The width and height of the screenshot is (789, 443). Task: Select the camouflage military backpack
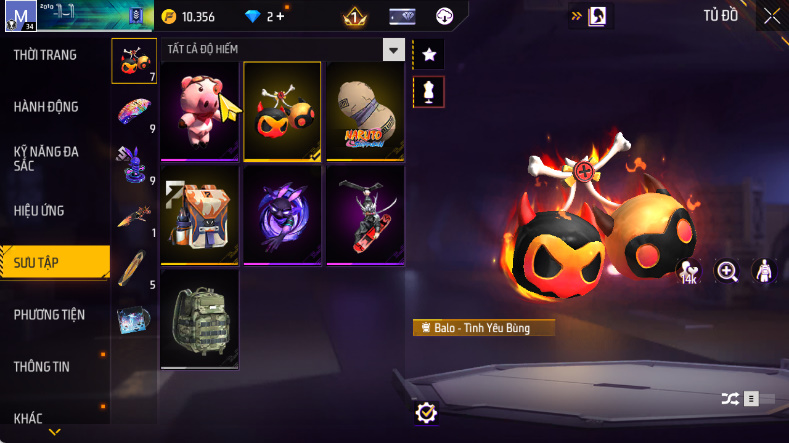point(199,318)
